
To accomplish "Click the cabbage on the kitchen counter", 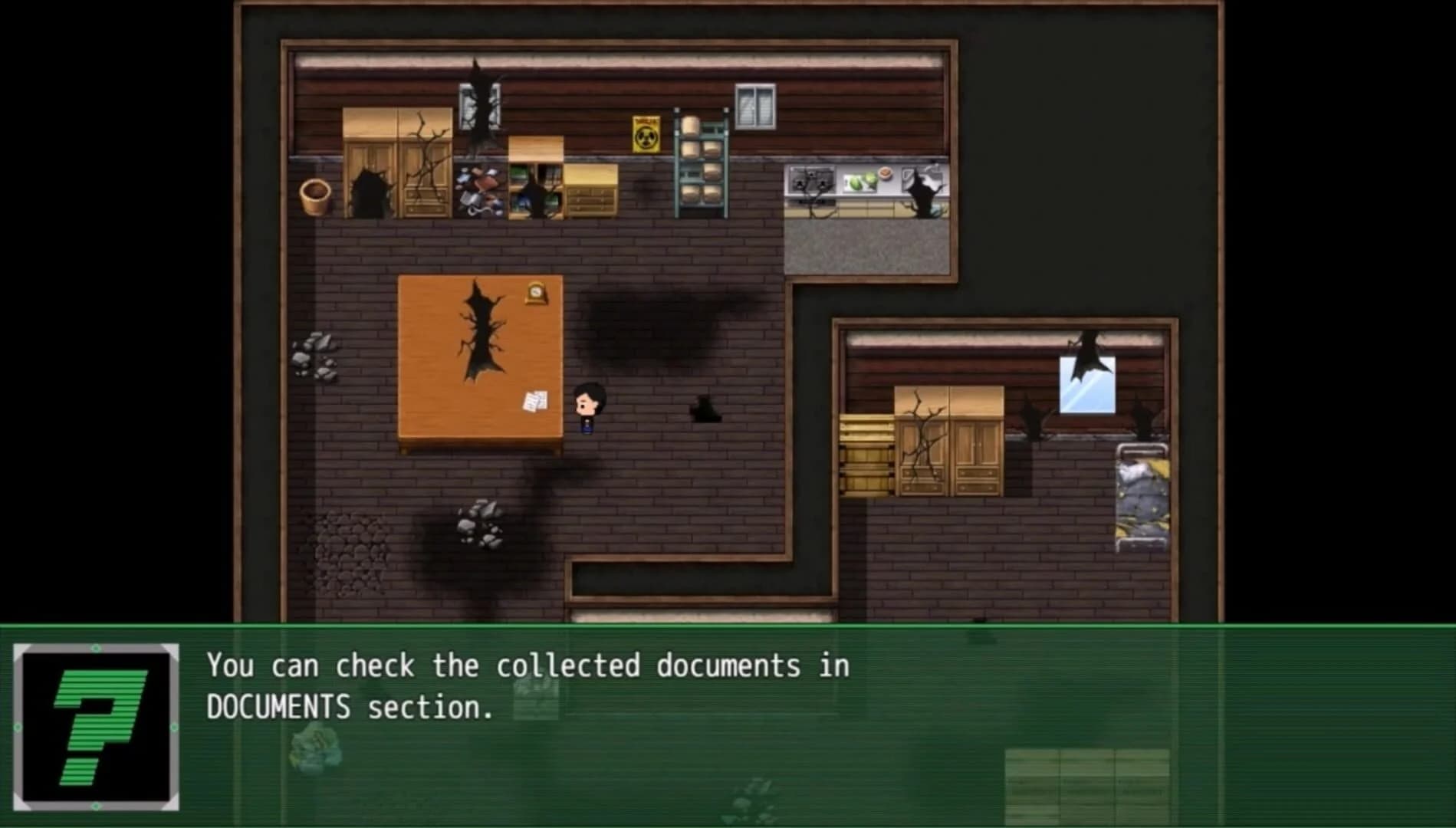I will coord(861,182).
